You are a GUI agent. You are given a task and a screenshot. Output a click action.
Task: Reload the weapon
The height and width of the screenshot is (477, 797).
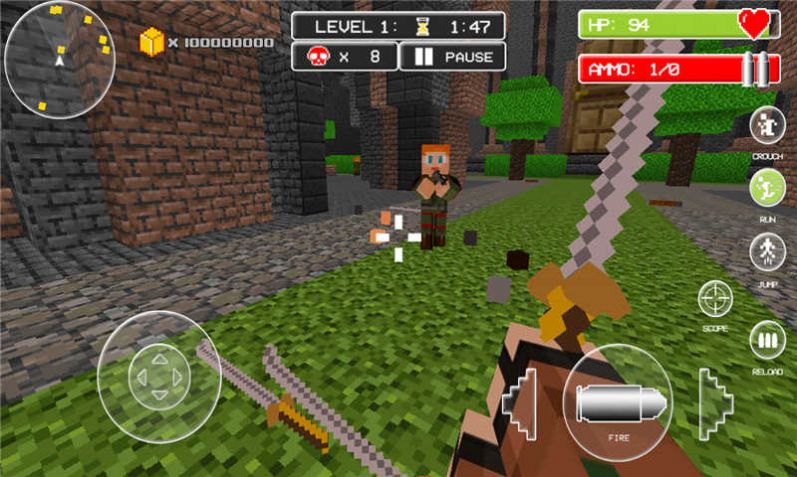(x=767, y=341)
